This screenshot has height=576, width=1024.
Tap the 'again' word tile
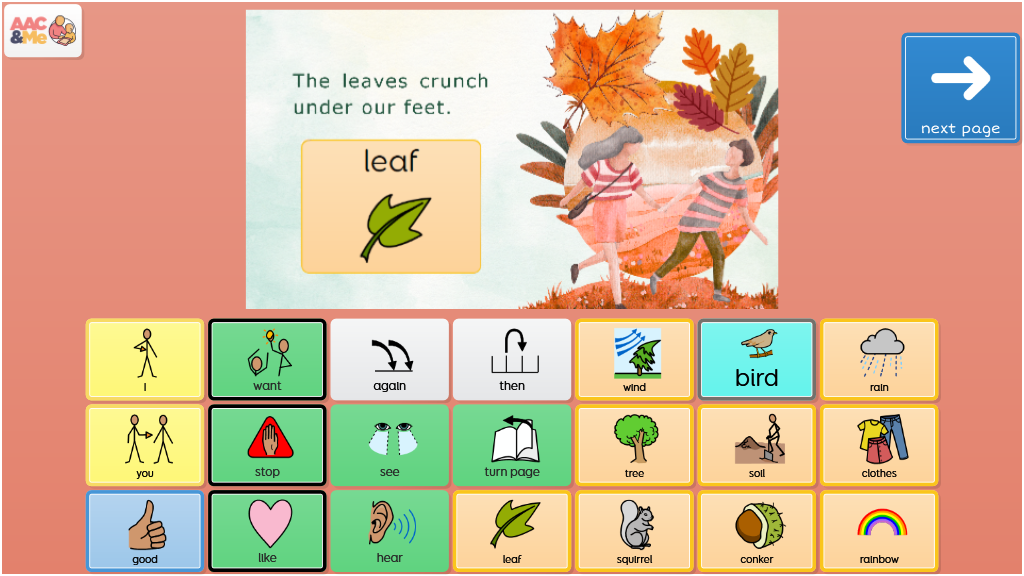click(390, 360)
